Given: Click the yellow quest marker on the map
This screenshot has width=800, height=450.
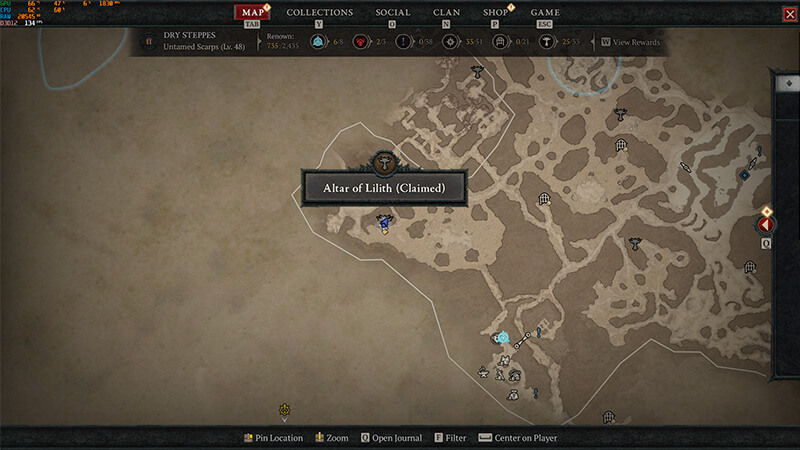Looking at the screenshot, I should (x=285, y=409).
